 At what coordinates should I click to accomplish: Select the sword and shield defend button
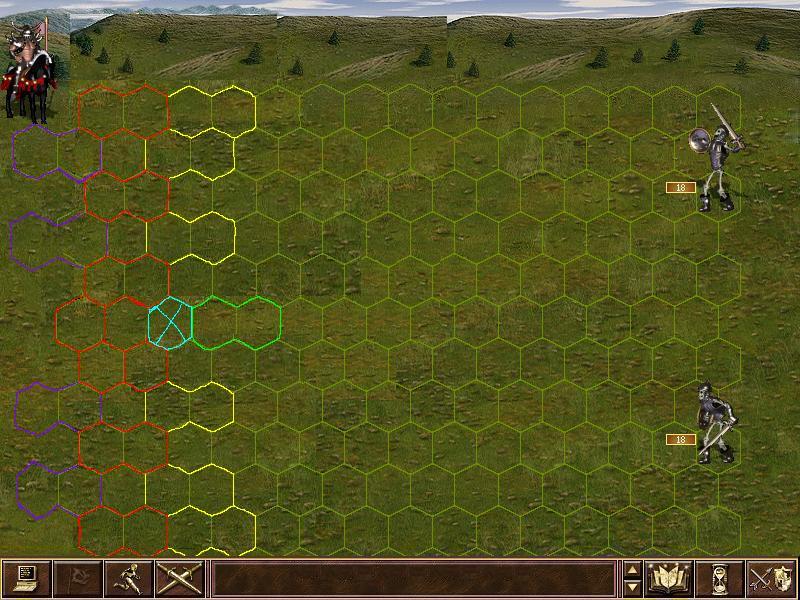click(x=771, y=578)
